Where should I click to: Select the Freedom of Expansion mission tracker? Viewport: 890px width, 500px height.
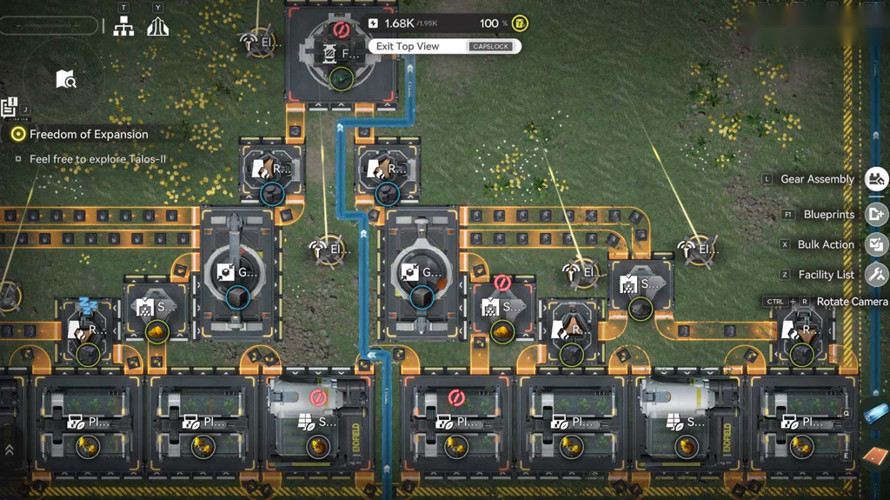tap(88, 134)
